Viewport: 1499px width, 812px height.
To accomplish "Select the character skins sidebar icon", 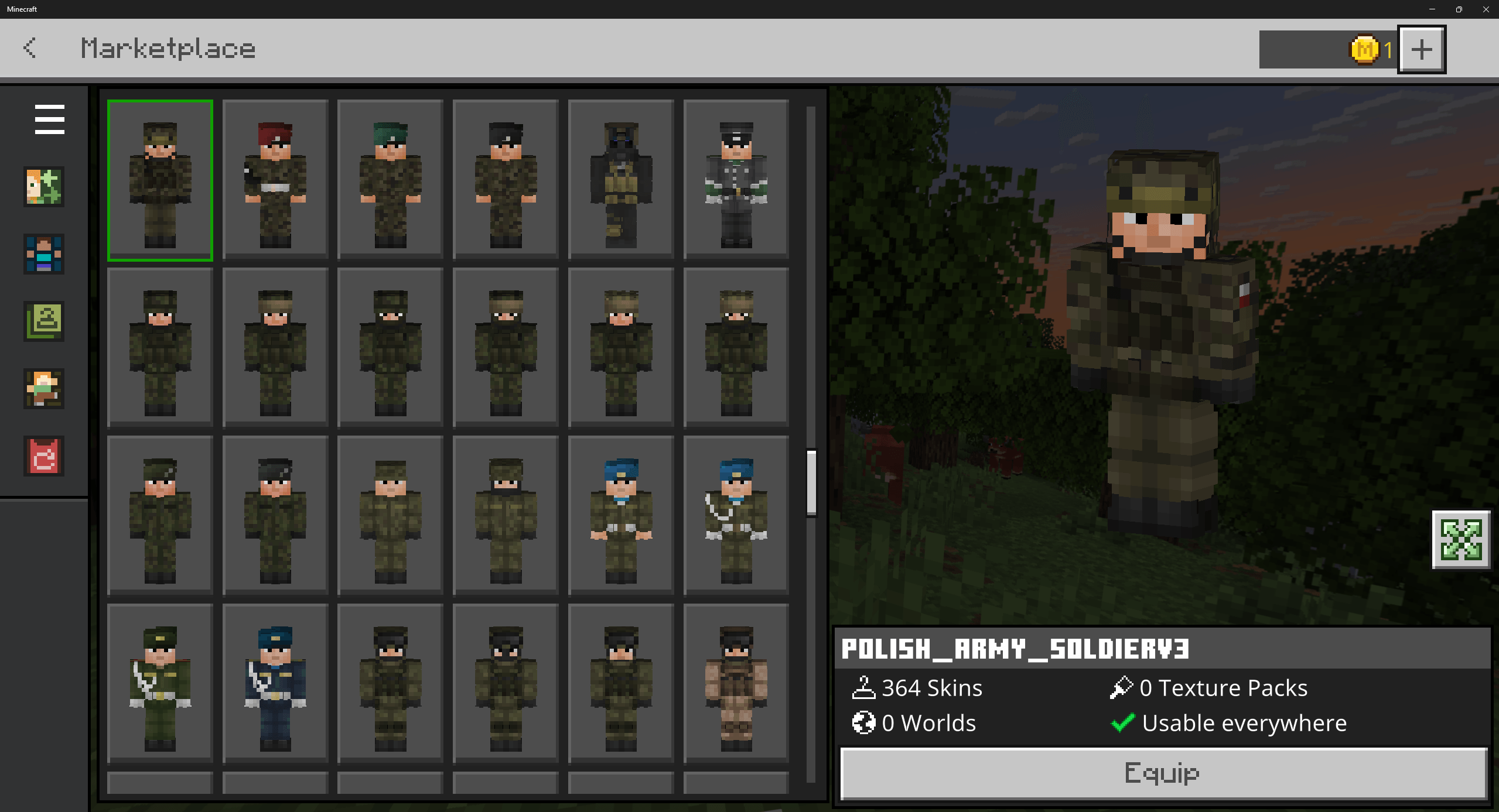I will [x=44, y=255].
